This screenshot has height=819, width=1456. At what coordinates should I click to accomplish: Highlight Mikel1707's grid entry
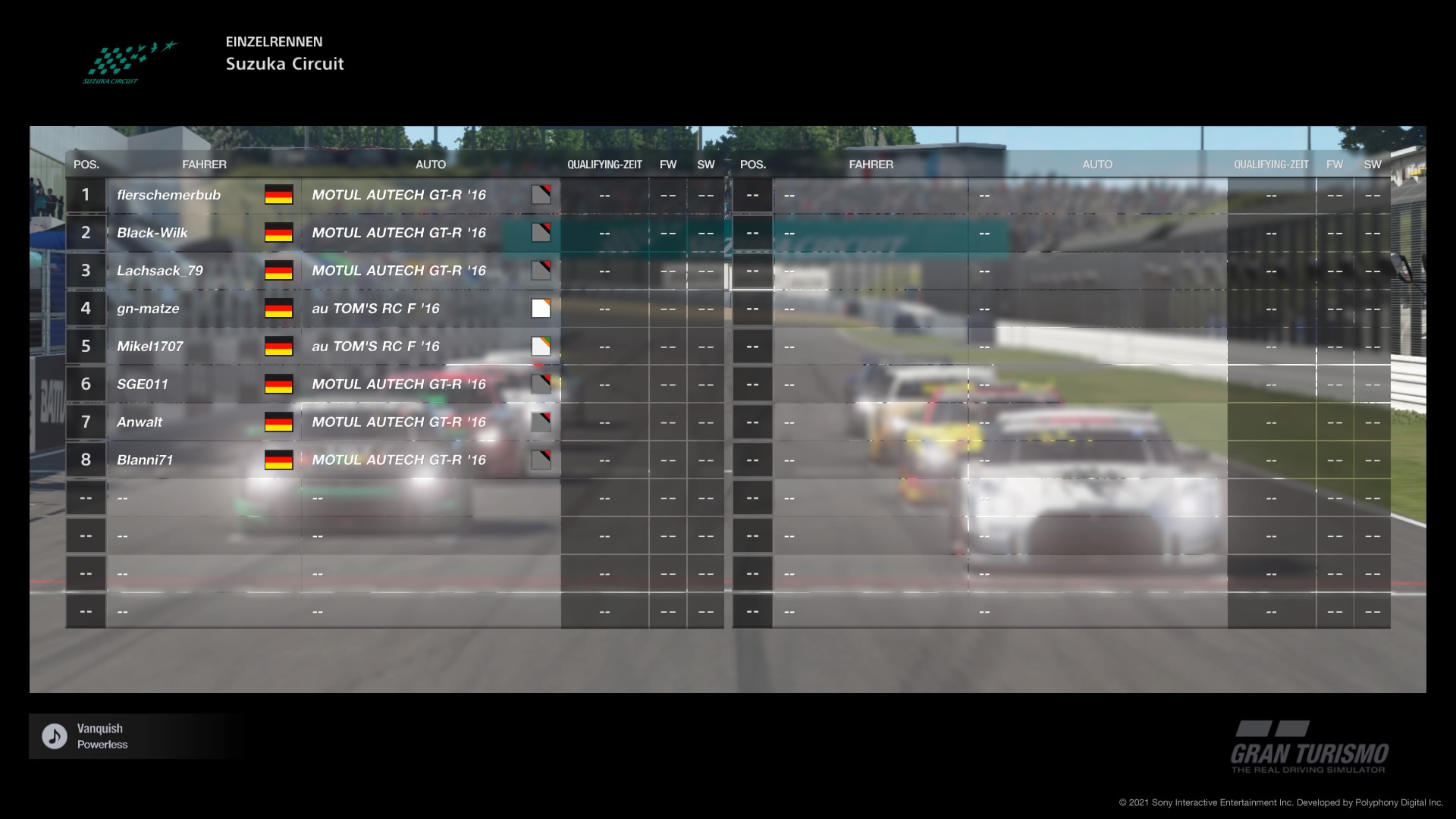click(x=150, y=347)
